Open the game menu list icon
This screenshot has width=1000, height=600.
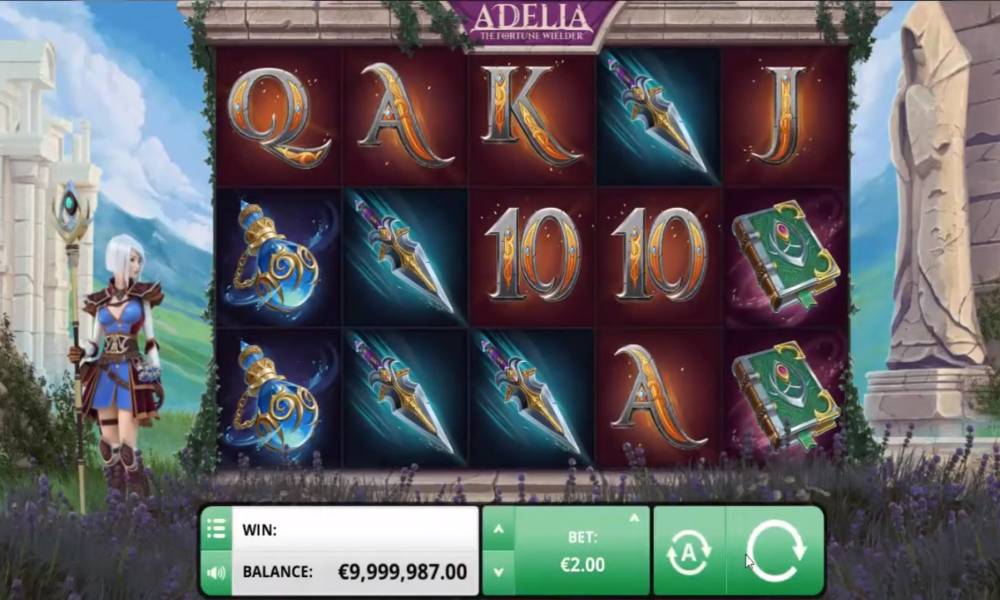coord(216,529)
